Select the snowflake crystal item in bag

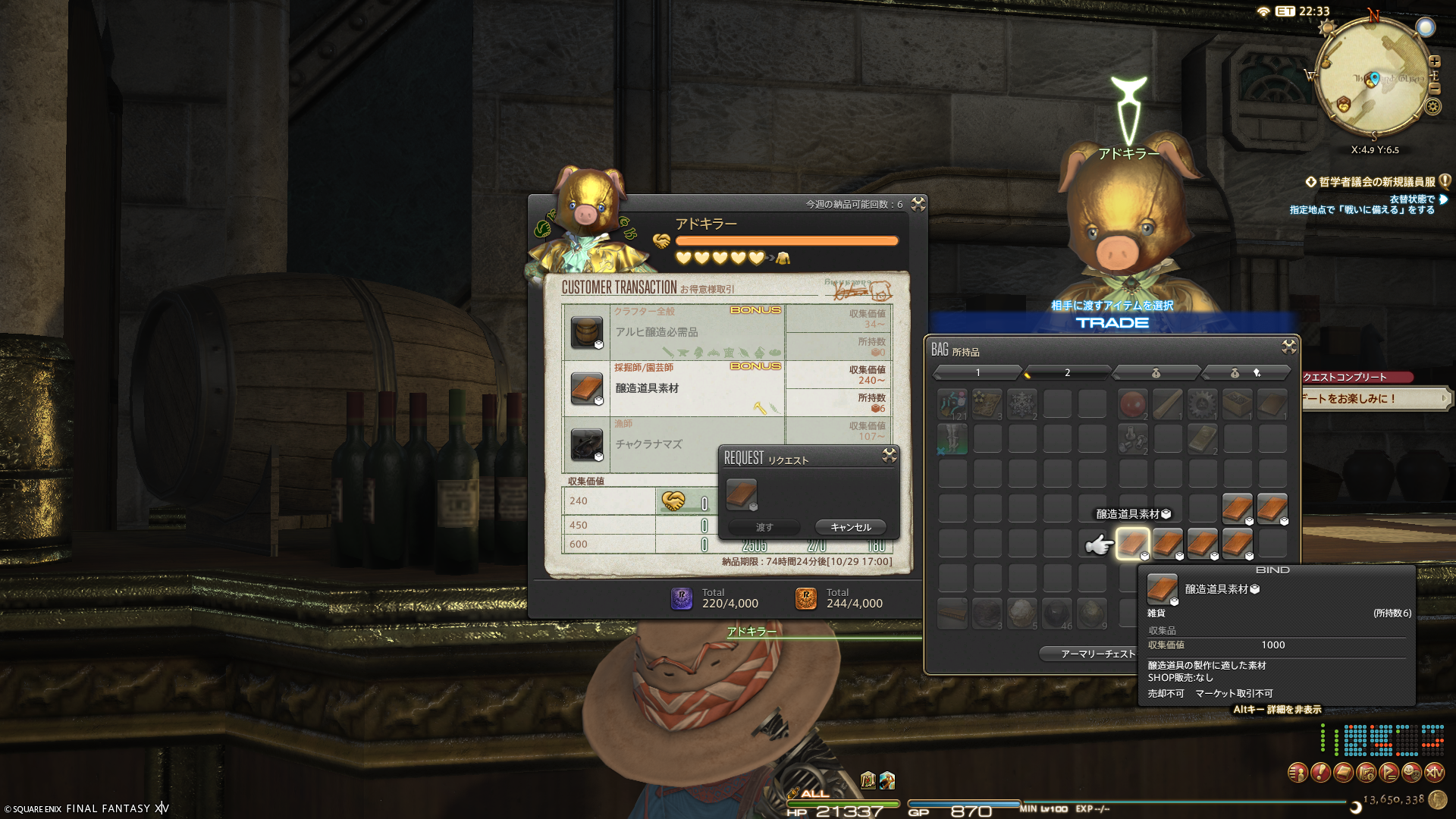pyautogui.click(x=1021, y=404)
